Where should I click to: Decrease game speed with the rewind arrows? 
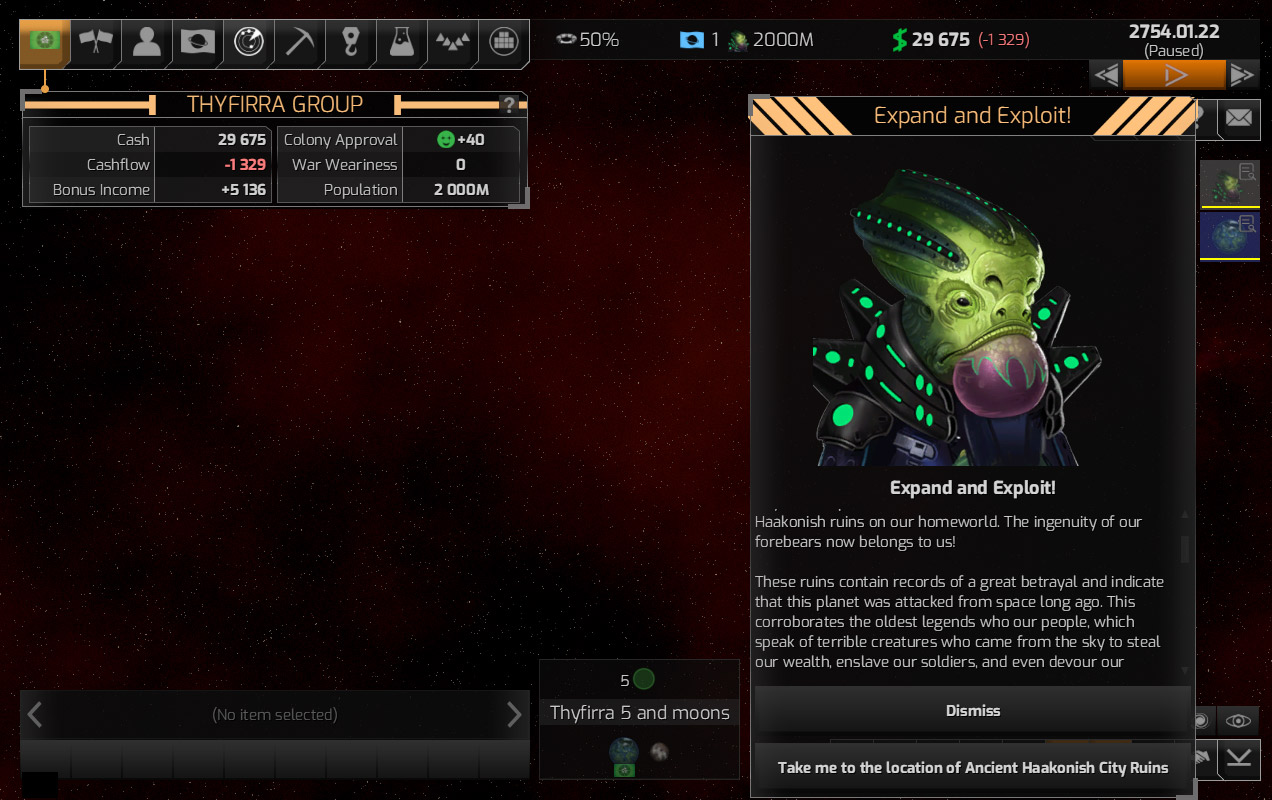pyautogui.click(x=1106, y=75)
